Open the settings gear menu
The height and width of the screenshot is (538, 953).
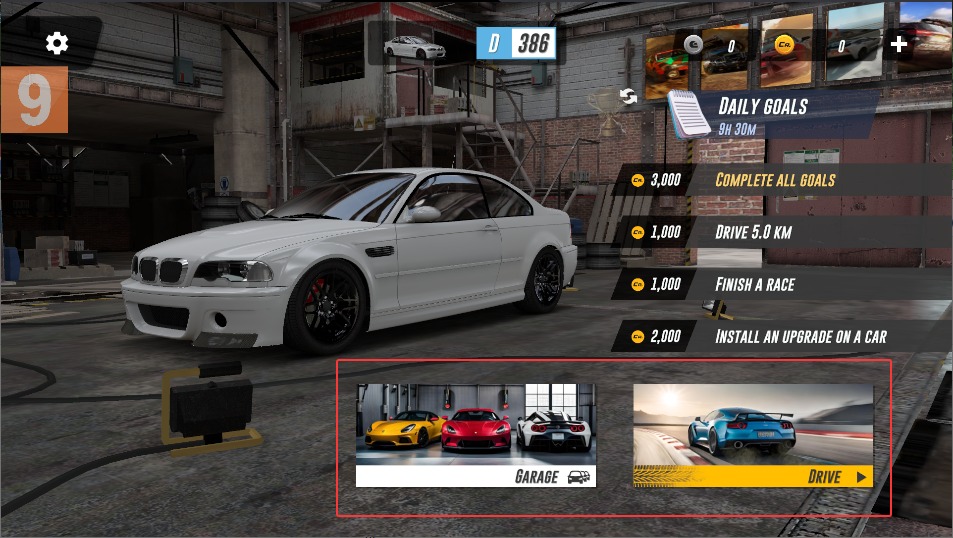tap(57, 42)
